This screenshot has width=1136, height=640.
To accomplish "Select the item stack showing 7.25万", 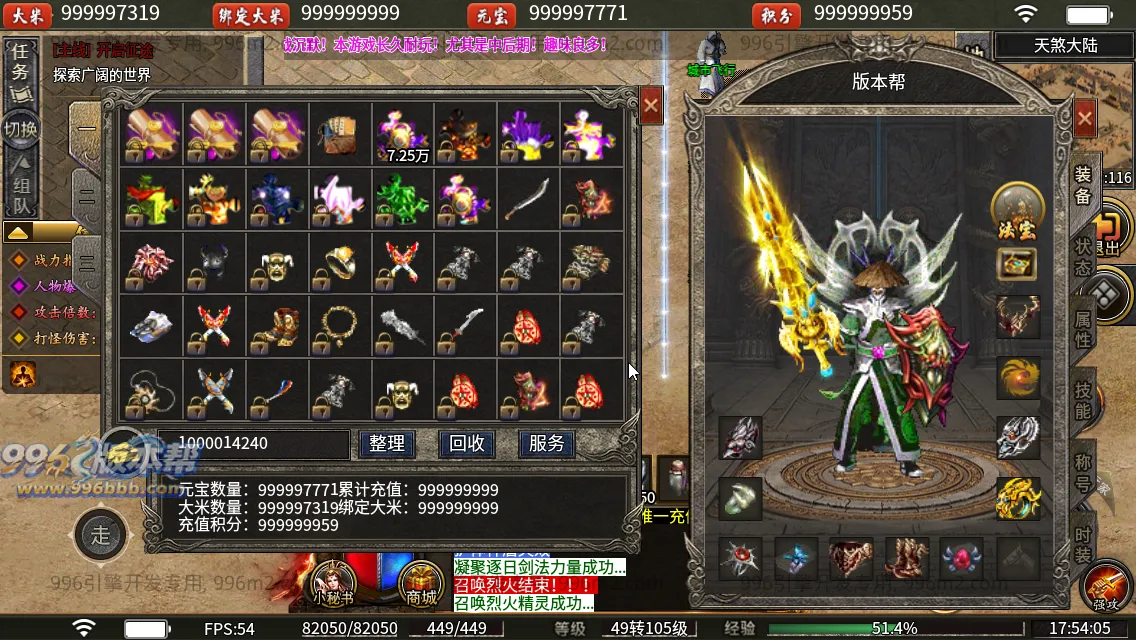I will (x=403, y=135).
